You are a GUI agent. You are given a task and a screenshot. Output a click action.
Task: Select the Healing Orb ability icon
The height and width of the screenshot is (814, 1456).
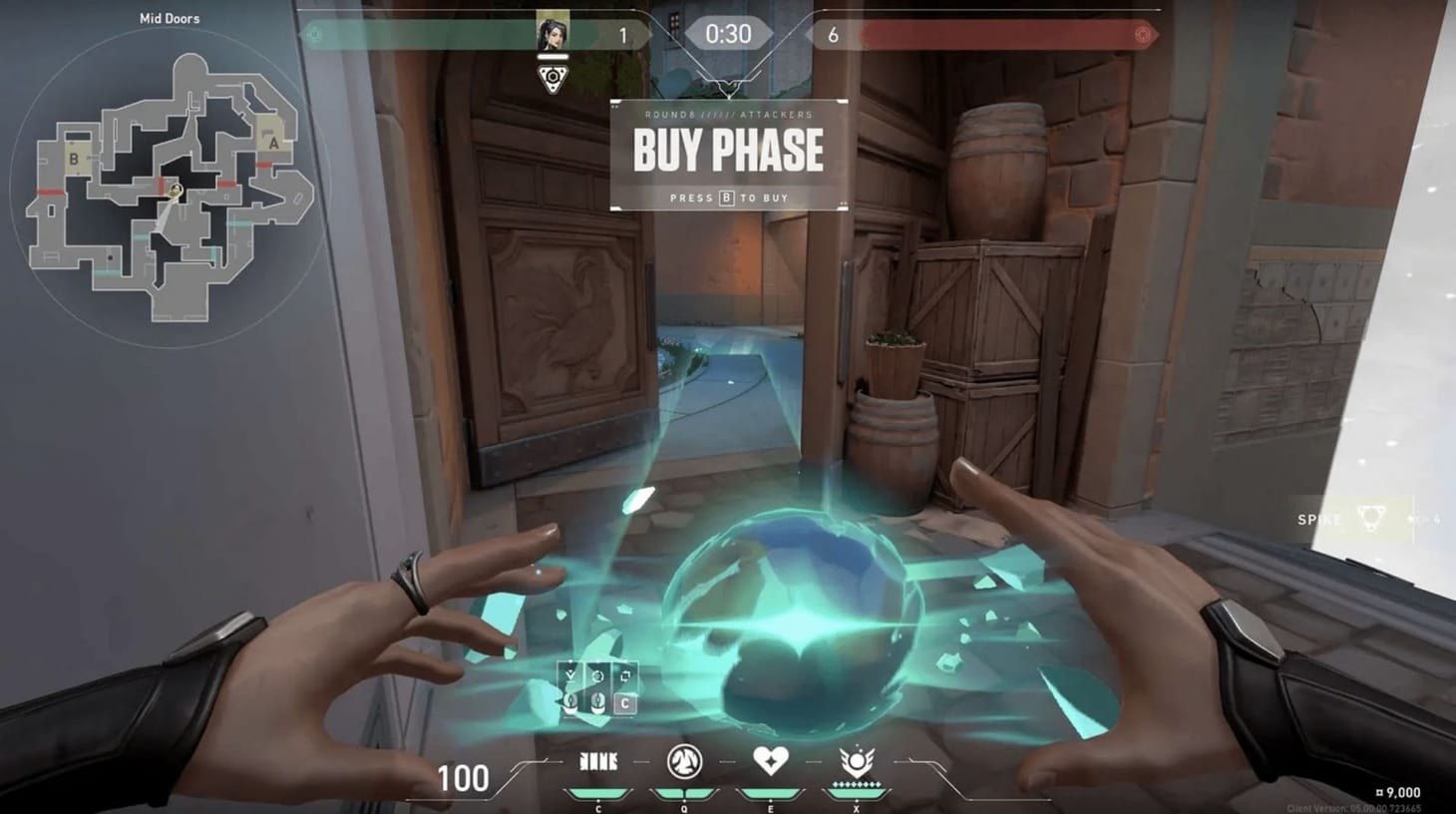(x=770, y=760)
